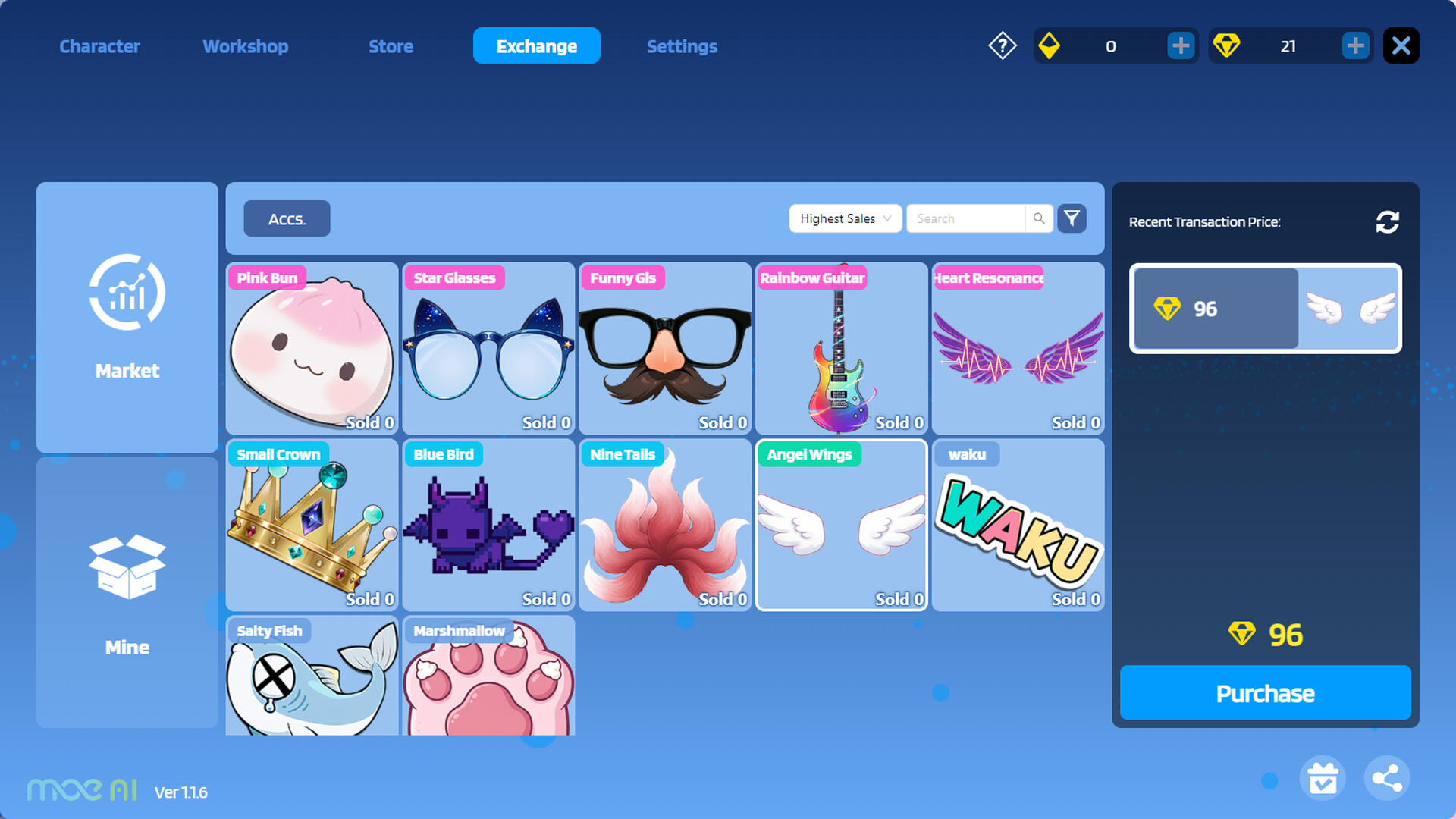The height and width of the screenshot is (819, 1456).
Task: Switch to the Store tab
Action: pos(391,46)
